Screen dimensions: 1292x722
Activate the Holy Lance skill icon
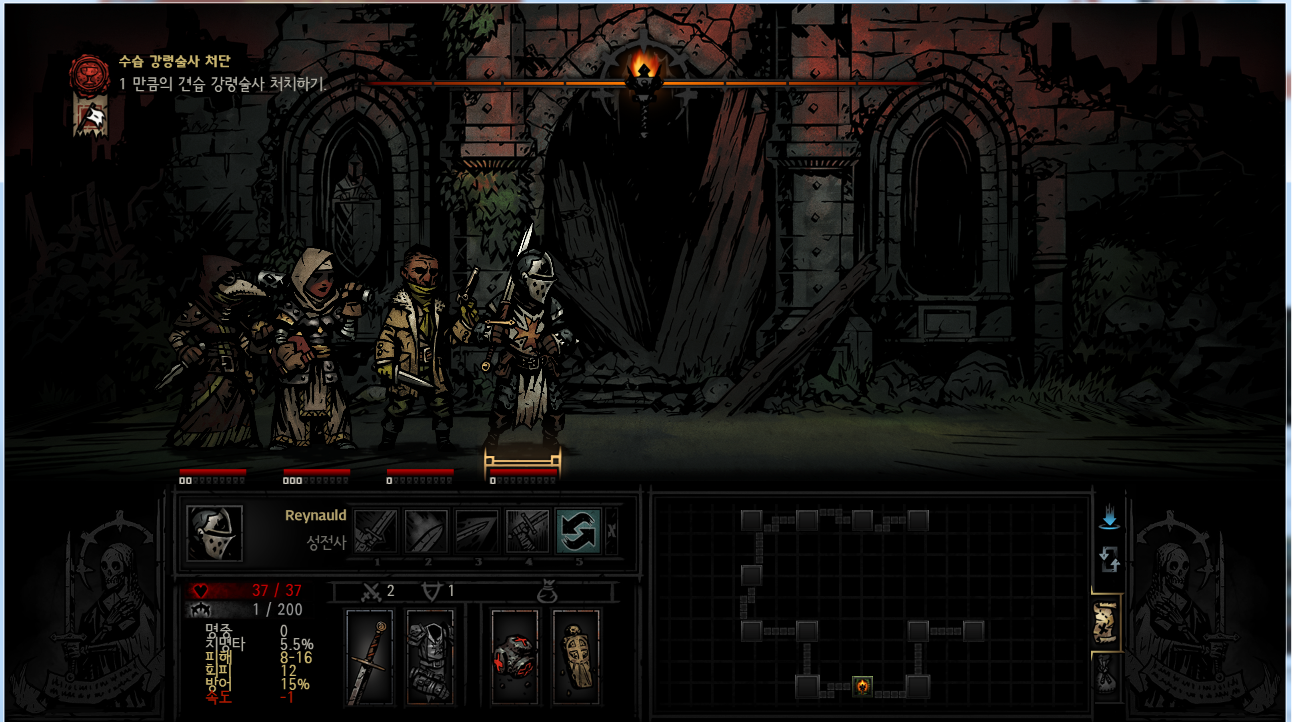click(477, 531)
